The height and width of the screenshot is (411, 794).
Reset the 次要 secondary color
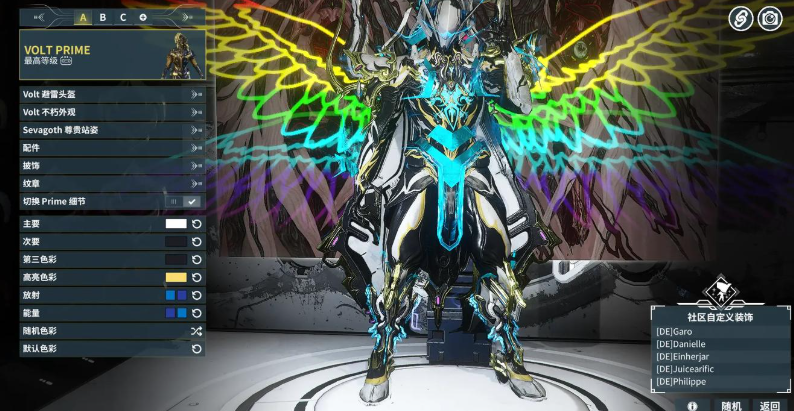point(197,242)
